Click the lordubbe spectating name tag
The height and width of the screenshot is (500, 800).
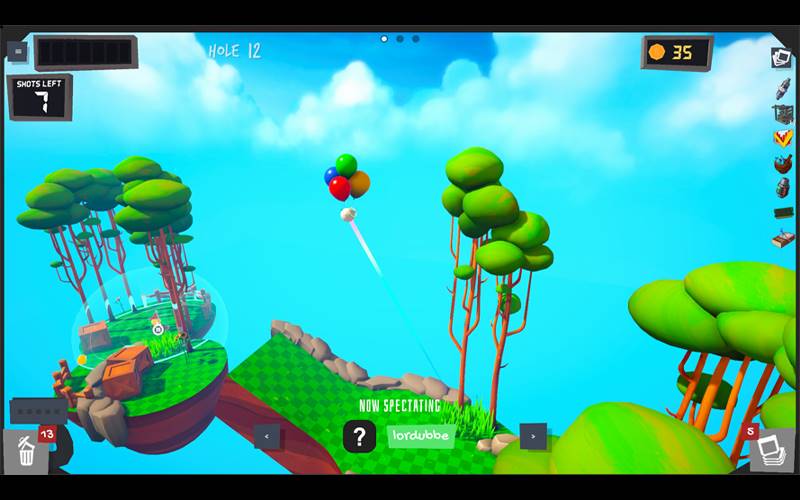[421, 436]
